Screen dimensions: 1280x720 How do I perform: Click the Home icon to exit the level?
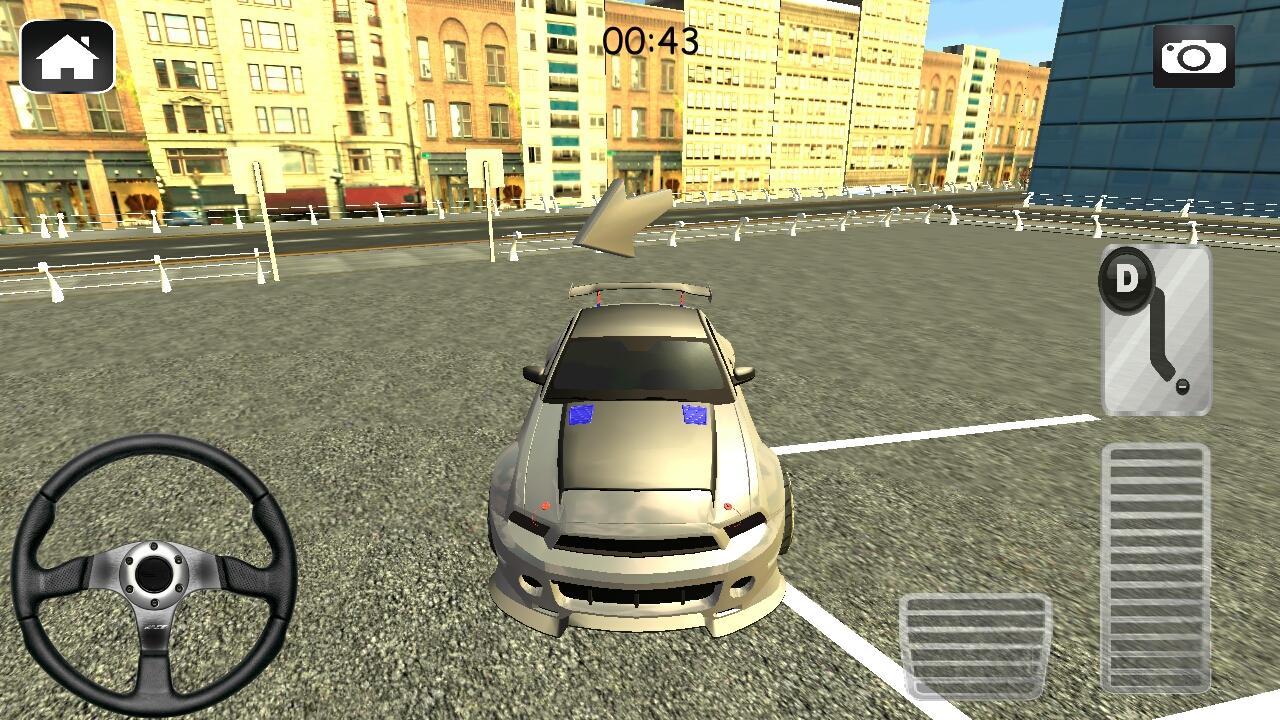tap(67, 57)
